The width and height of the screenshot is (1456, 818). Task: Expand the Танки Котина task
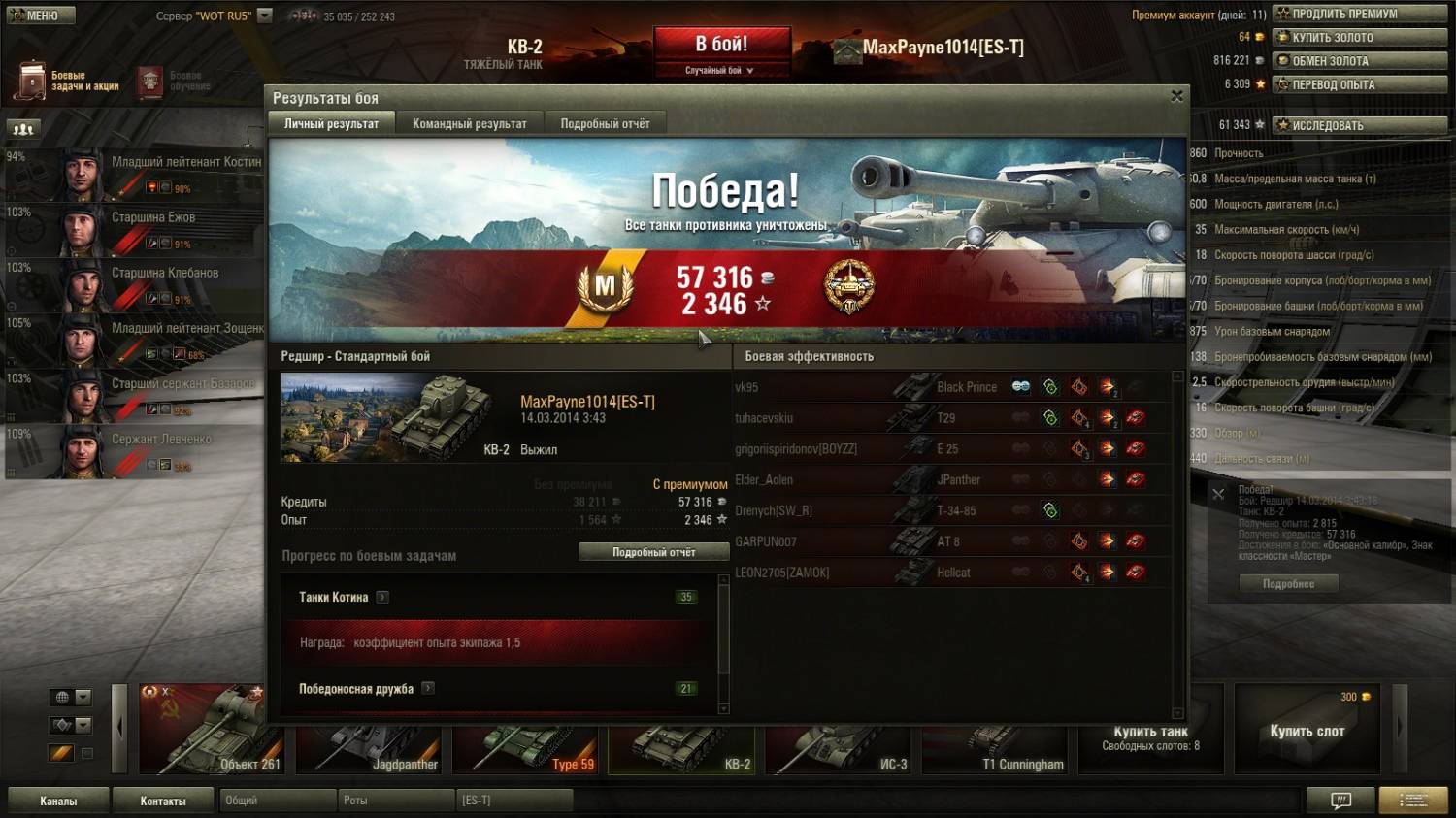(x=382, y=597)
